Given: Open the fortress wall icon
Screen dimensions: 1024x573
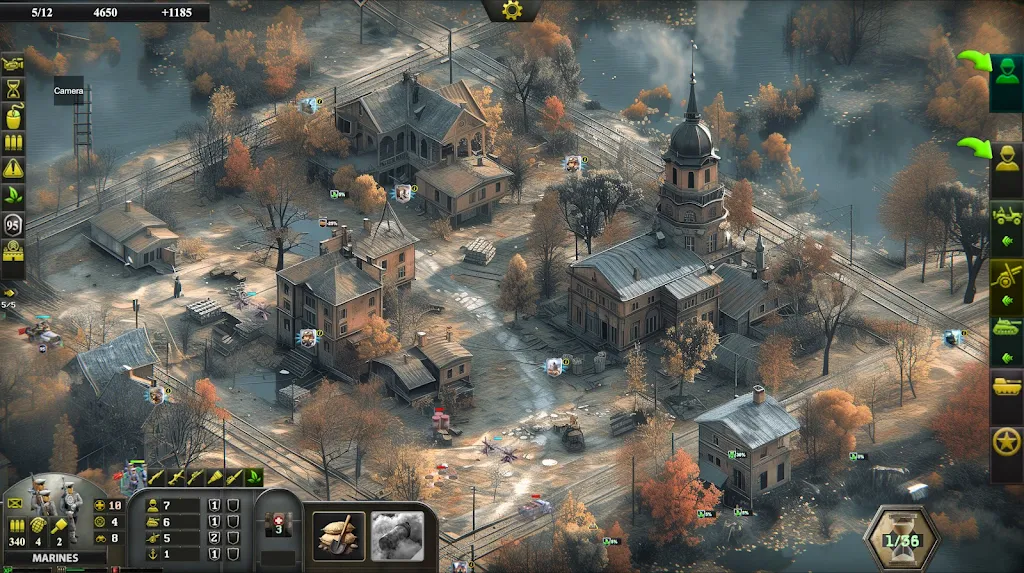Looking at the screenshot, I should tap(13, 252).
